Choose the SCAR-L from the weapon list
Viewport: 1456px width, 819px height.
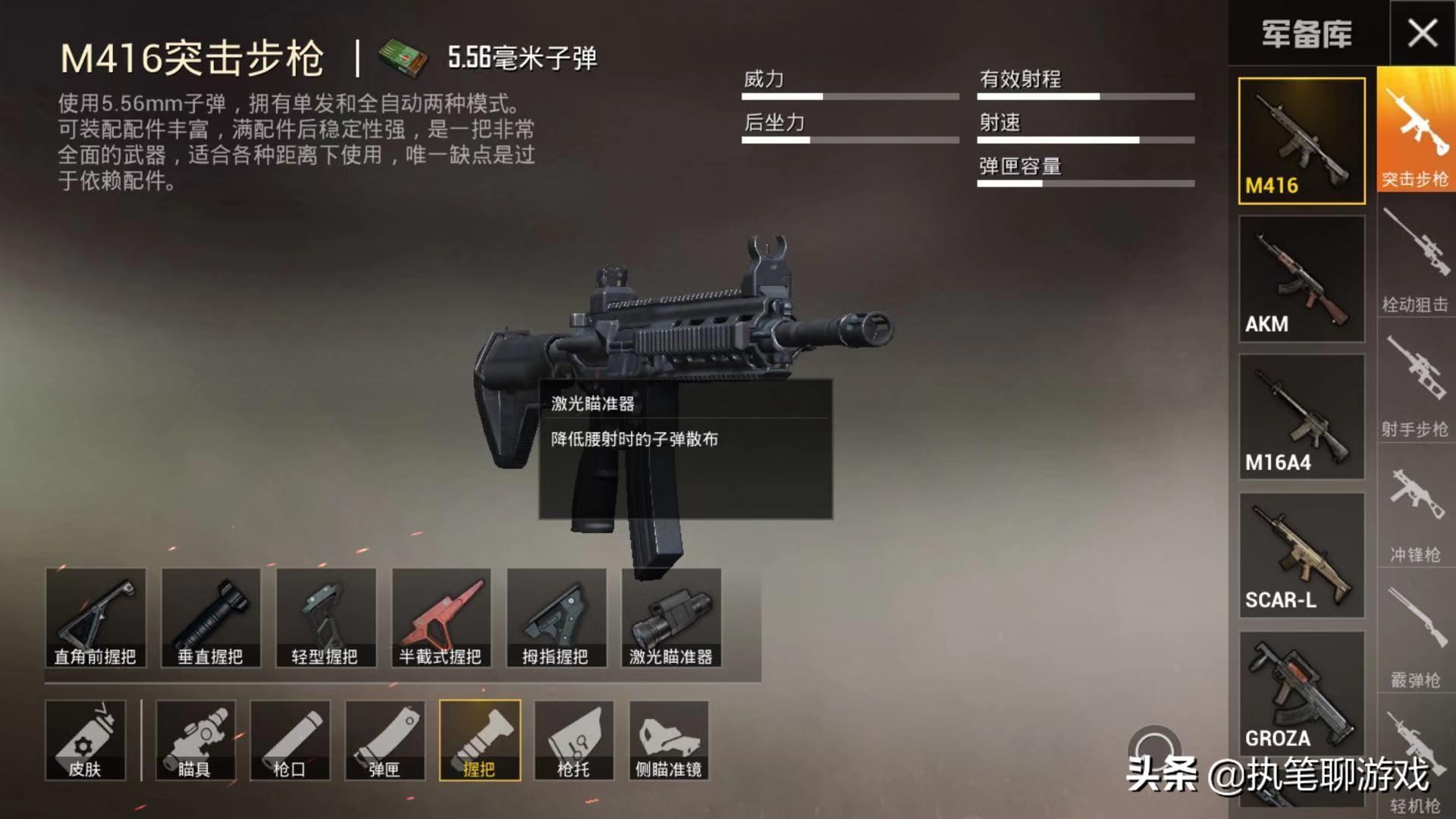point(1301,554)
